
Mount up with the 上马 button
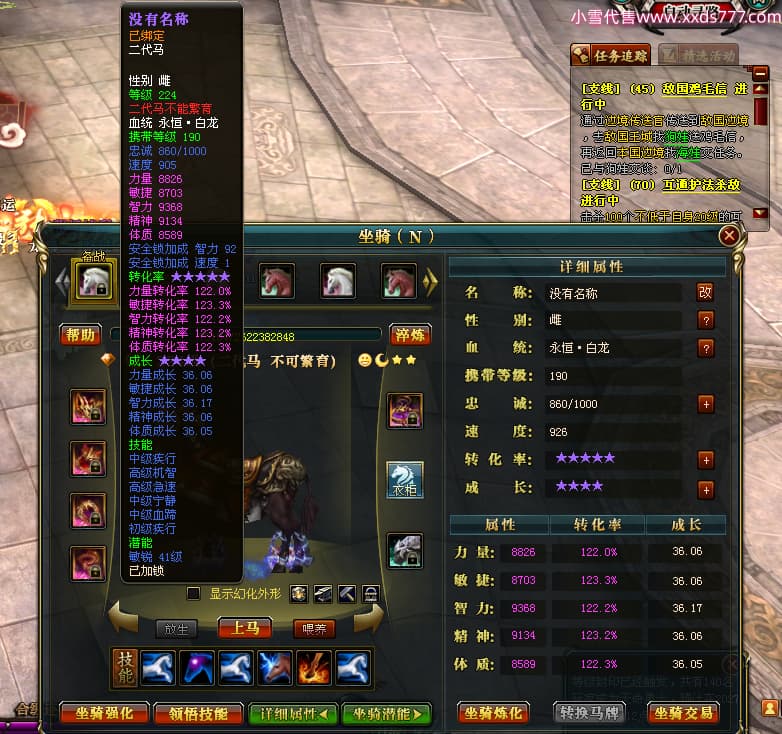244,629
